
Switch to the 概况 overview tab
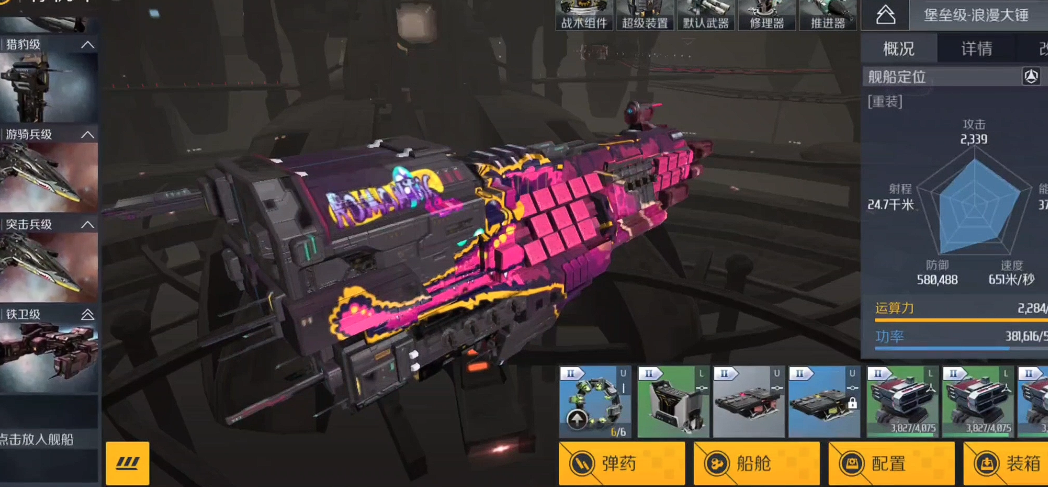(x=898, y=48)
